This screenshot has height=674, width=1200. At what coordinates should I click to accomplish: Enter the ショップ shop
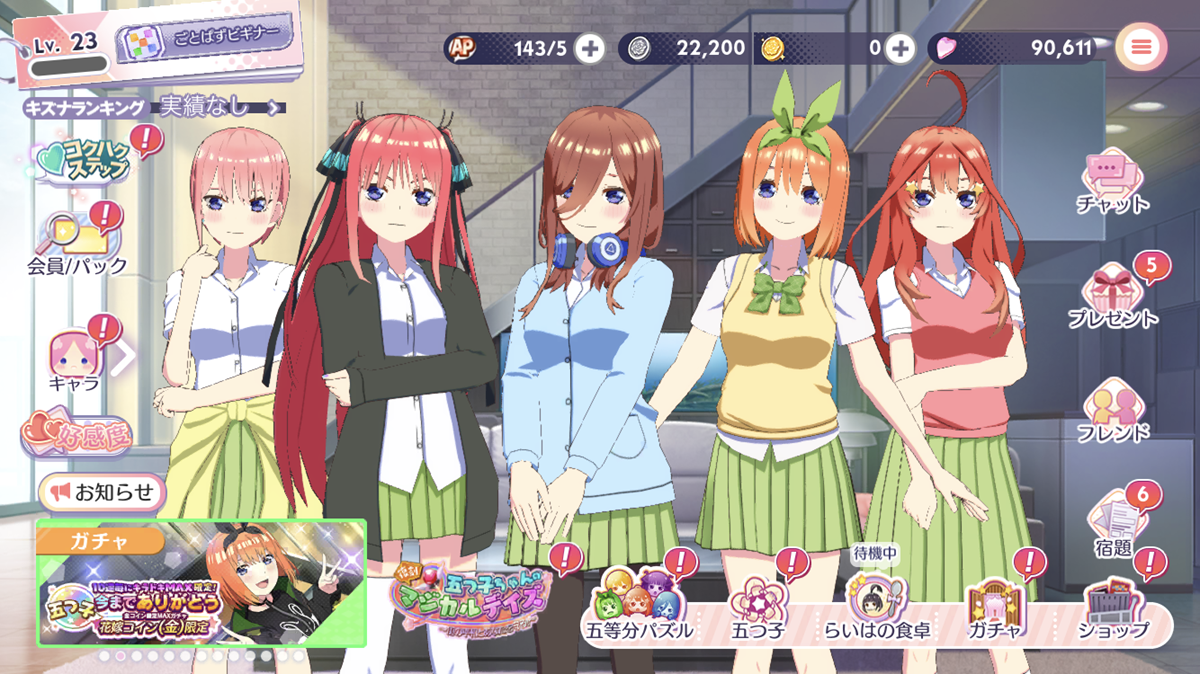tap(1113, 608)
